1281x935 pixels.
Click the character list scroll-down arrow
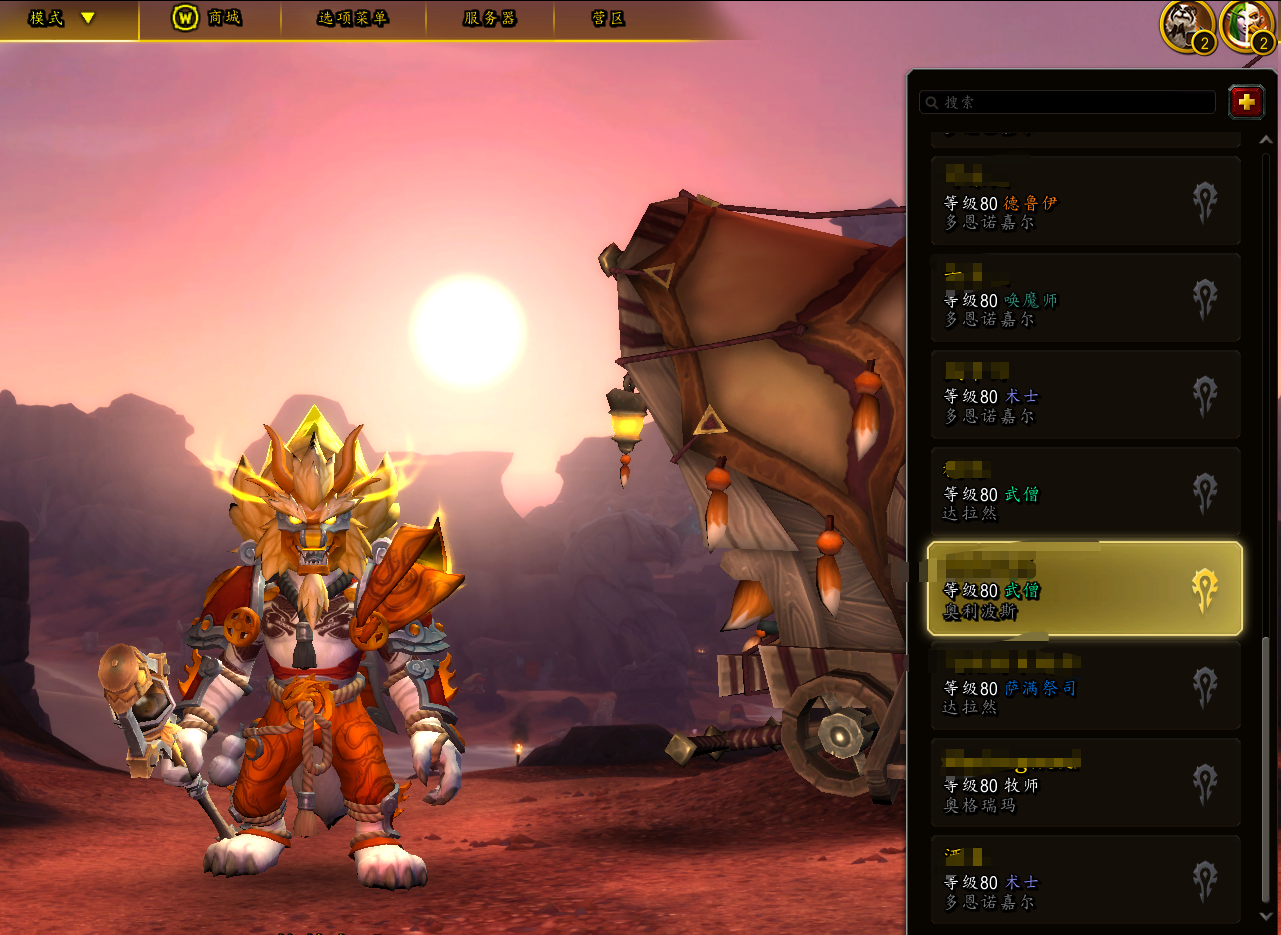1266,915
